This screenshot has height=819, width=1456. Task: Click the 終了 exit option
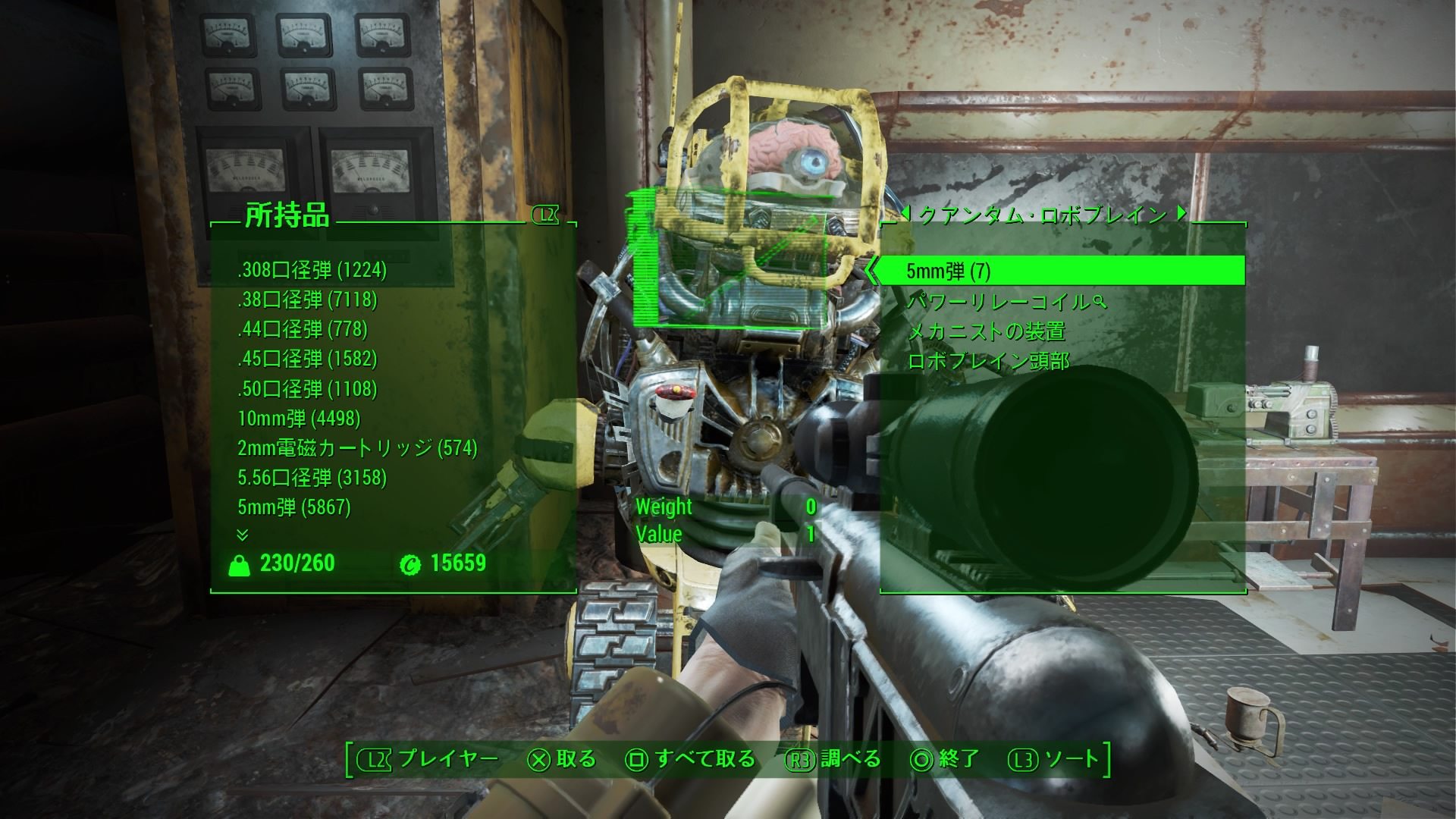[946, 759]
